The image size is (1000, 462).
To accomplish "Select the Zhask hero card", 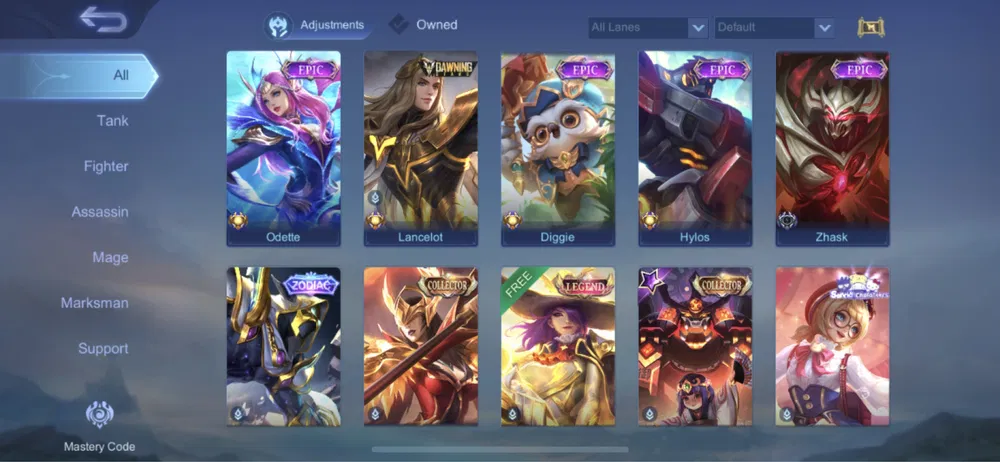I will (x=832, y=148).
